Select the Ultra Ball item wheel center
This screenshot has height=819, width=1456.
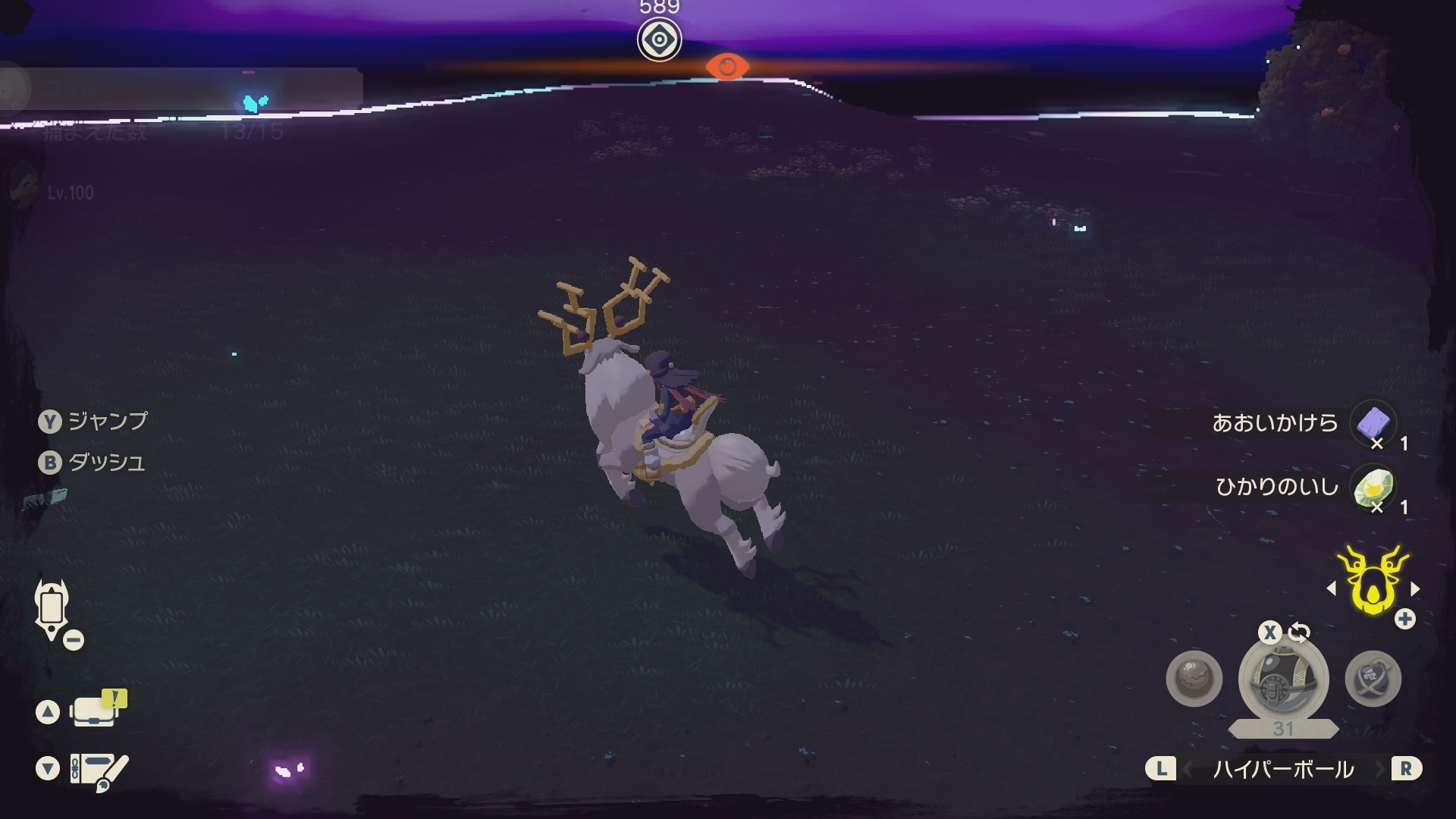tap(1283, 680)
